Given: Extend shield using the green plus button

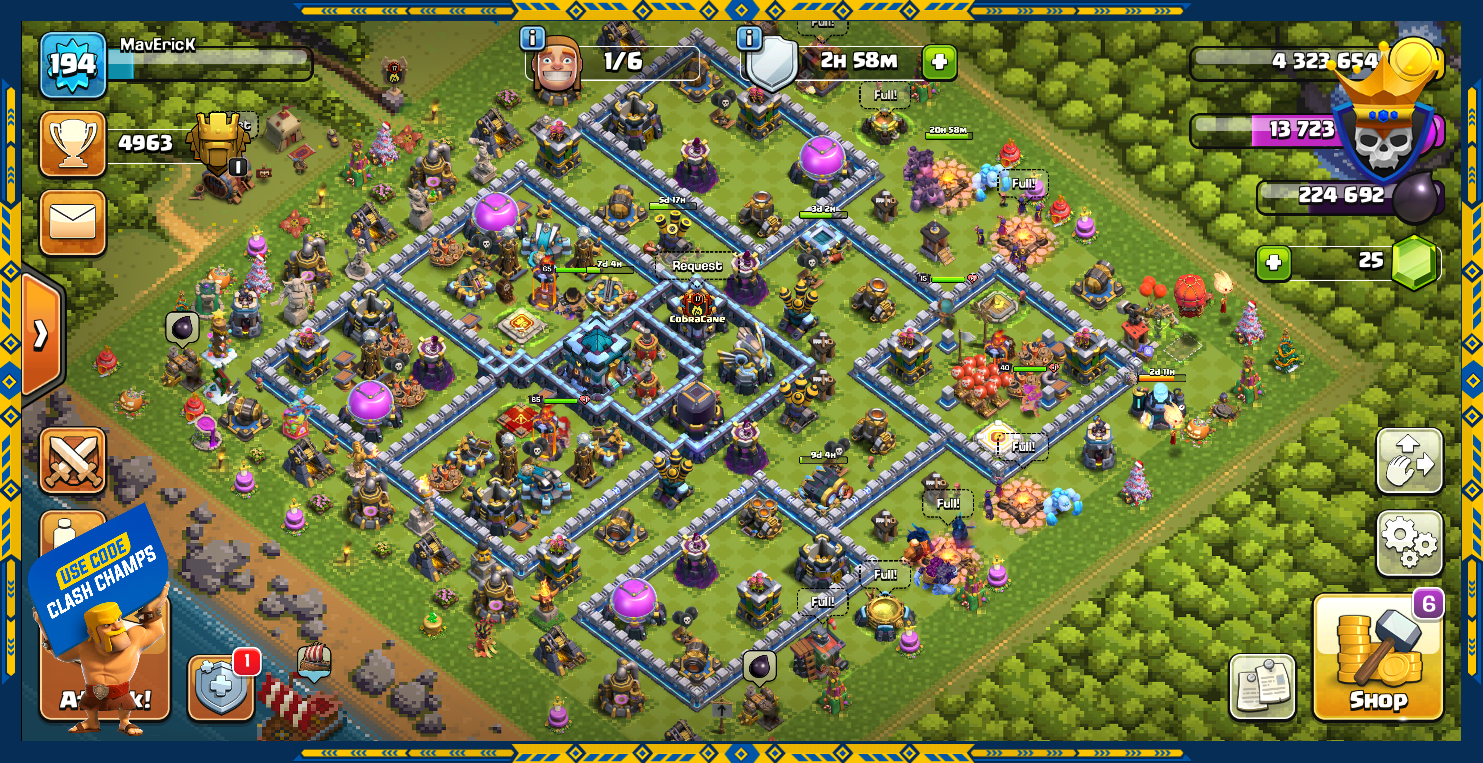Looking at the screenshot, I should [x=938, y=62].
